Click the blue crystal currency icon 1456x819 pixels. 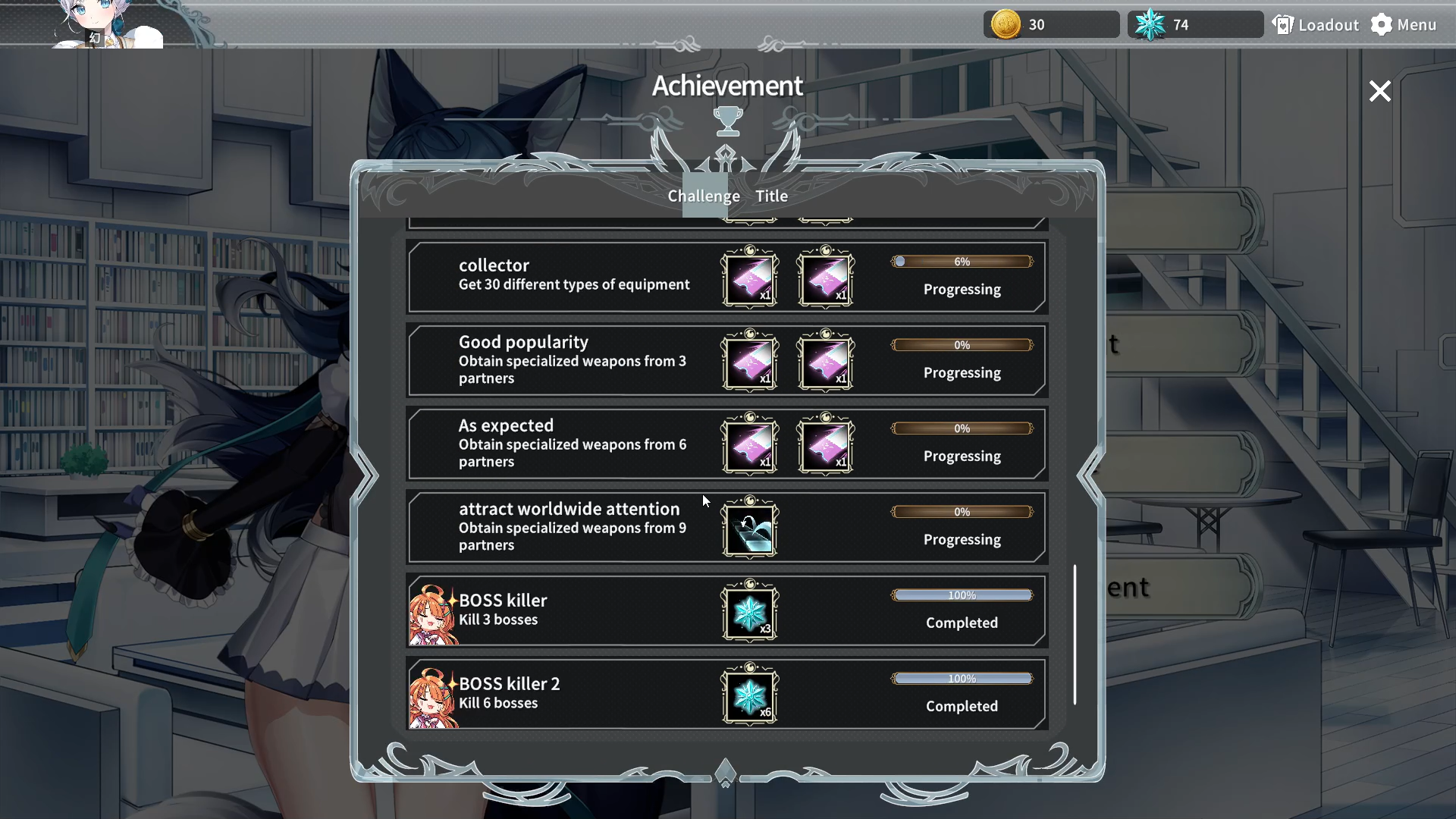1151,24
